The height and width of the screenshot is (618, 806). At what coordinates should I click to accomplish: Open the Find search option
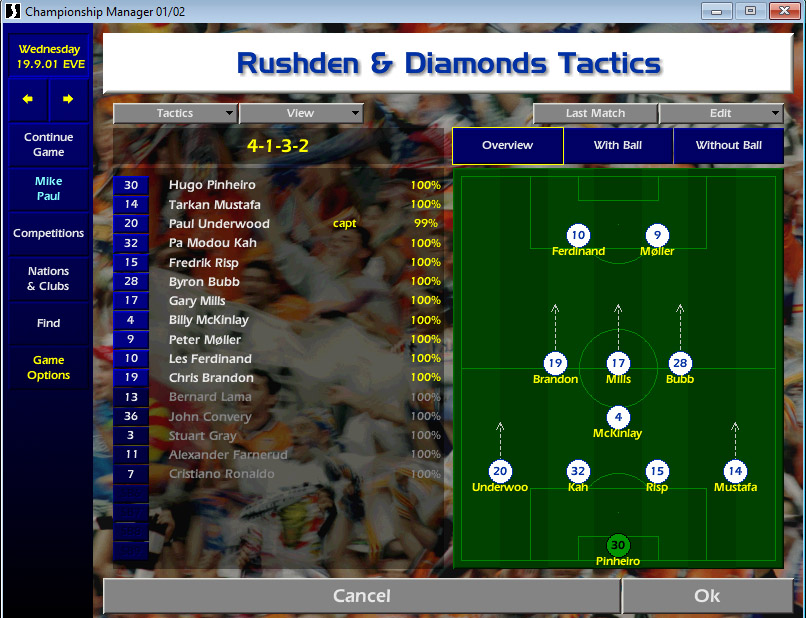49,323
